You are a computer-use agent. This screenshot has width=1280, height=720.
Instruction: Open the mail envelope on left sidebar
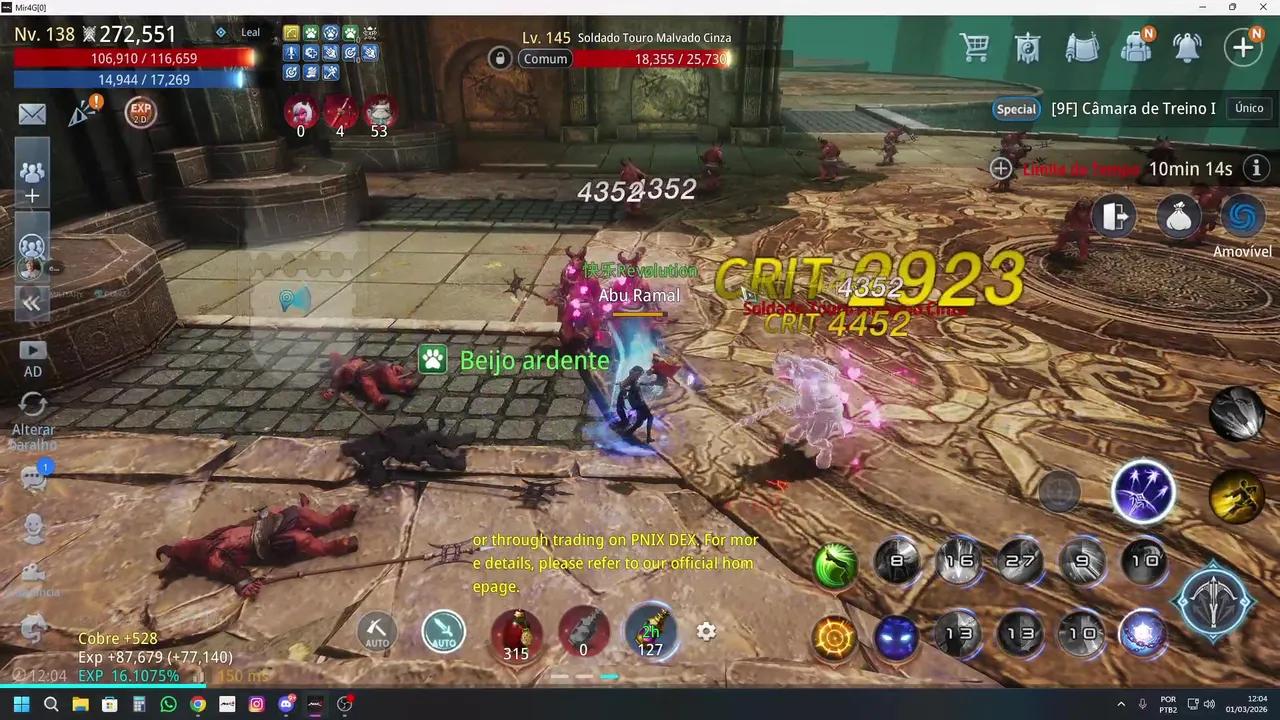31,113
